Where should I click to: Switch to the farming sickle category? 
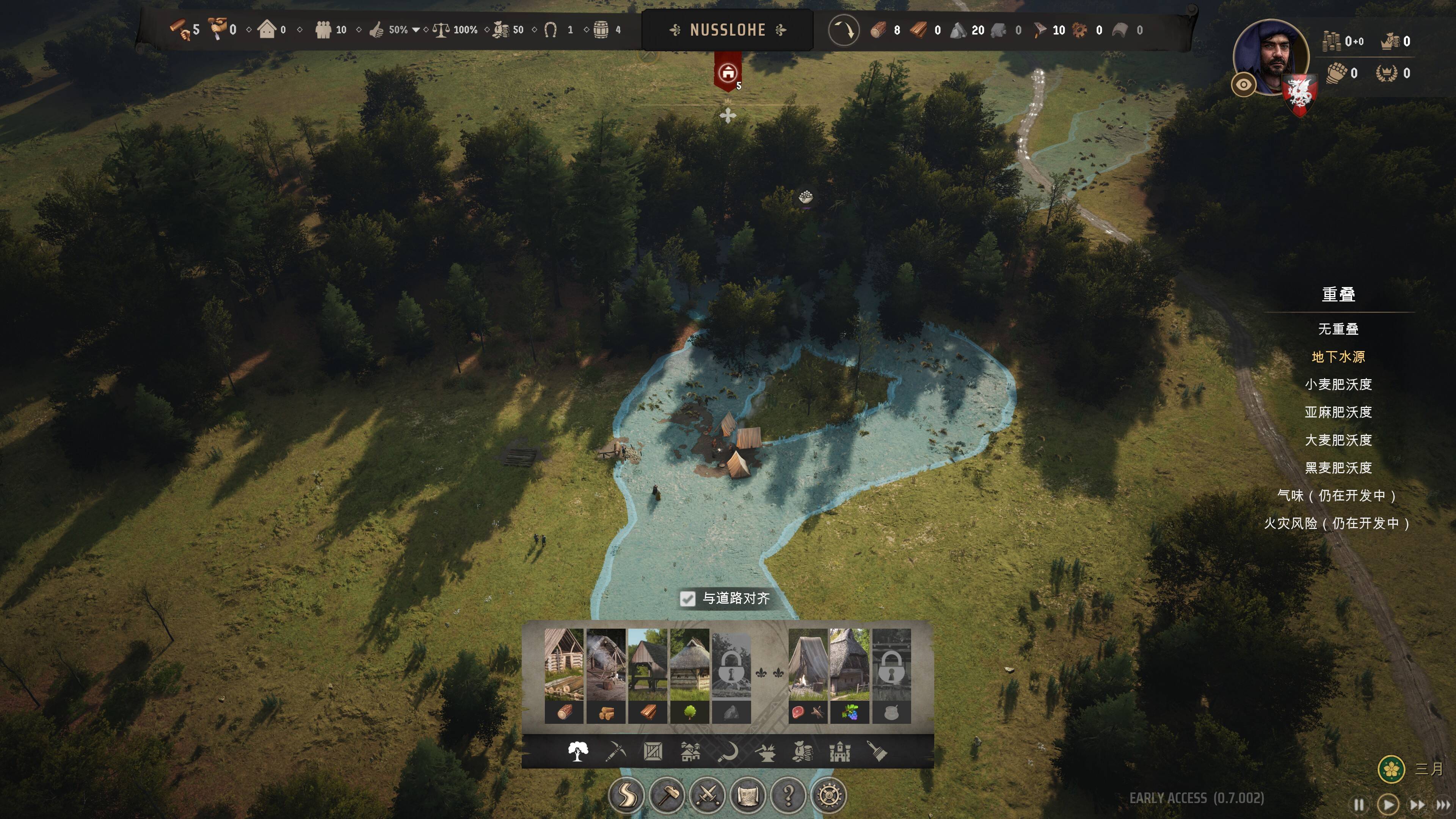[728, 752]
